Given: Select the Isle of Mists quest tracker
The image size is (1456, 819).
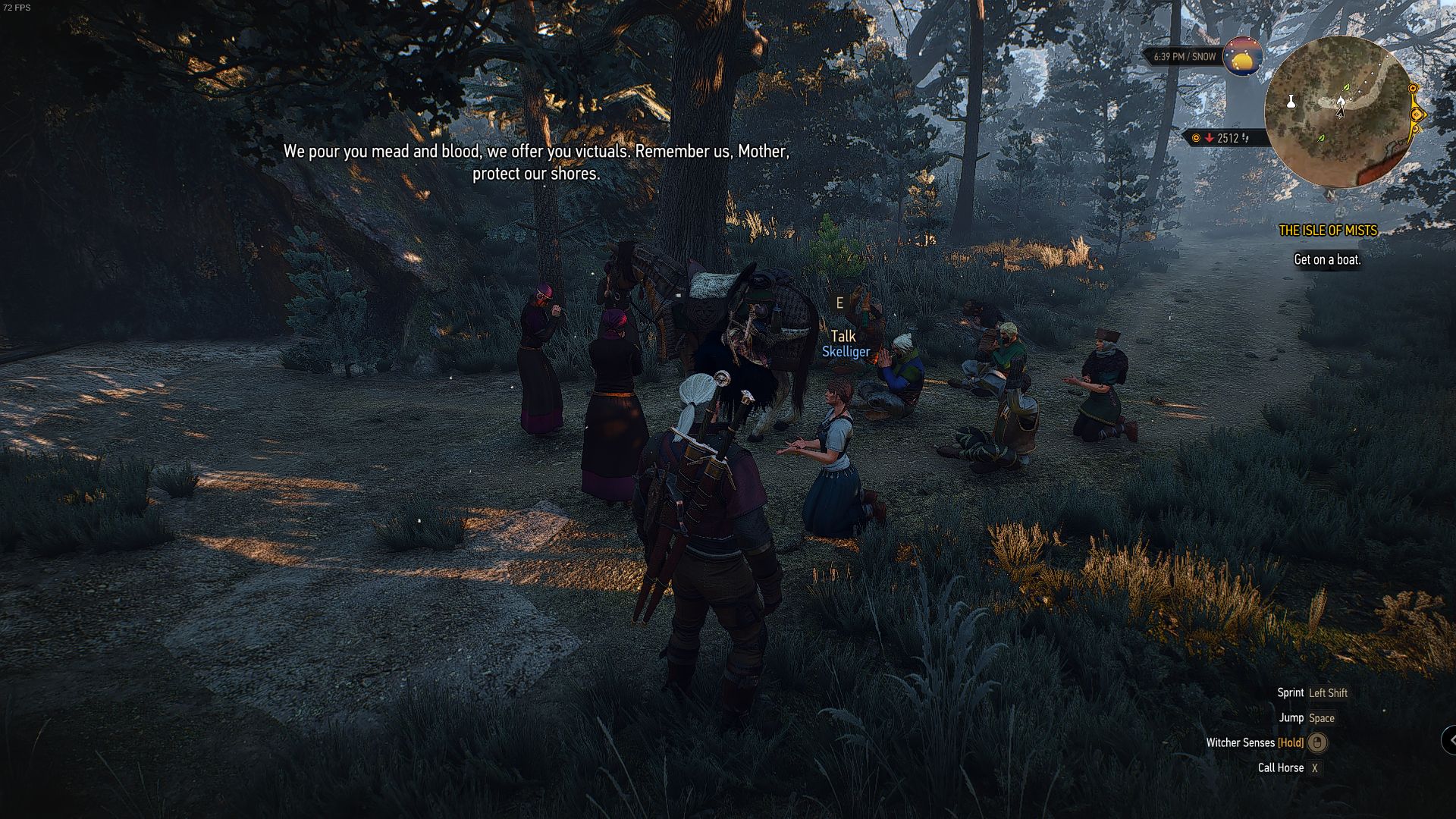Looking at the screenshot, I should click(x=1327, y=231).
